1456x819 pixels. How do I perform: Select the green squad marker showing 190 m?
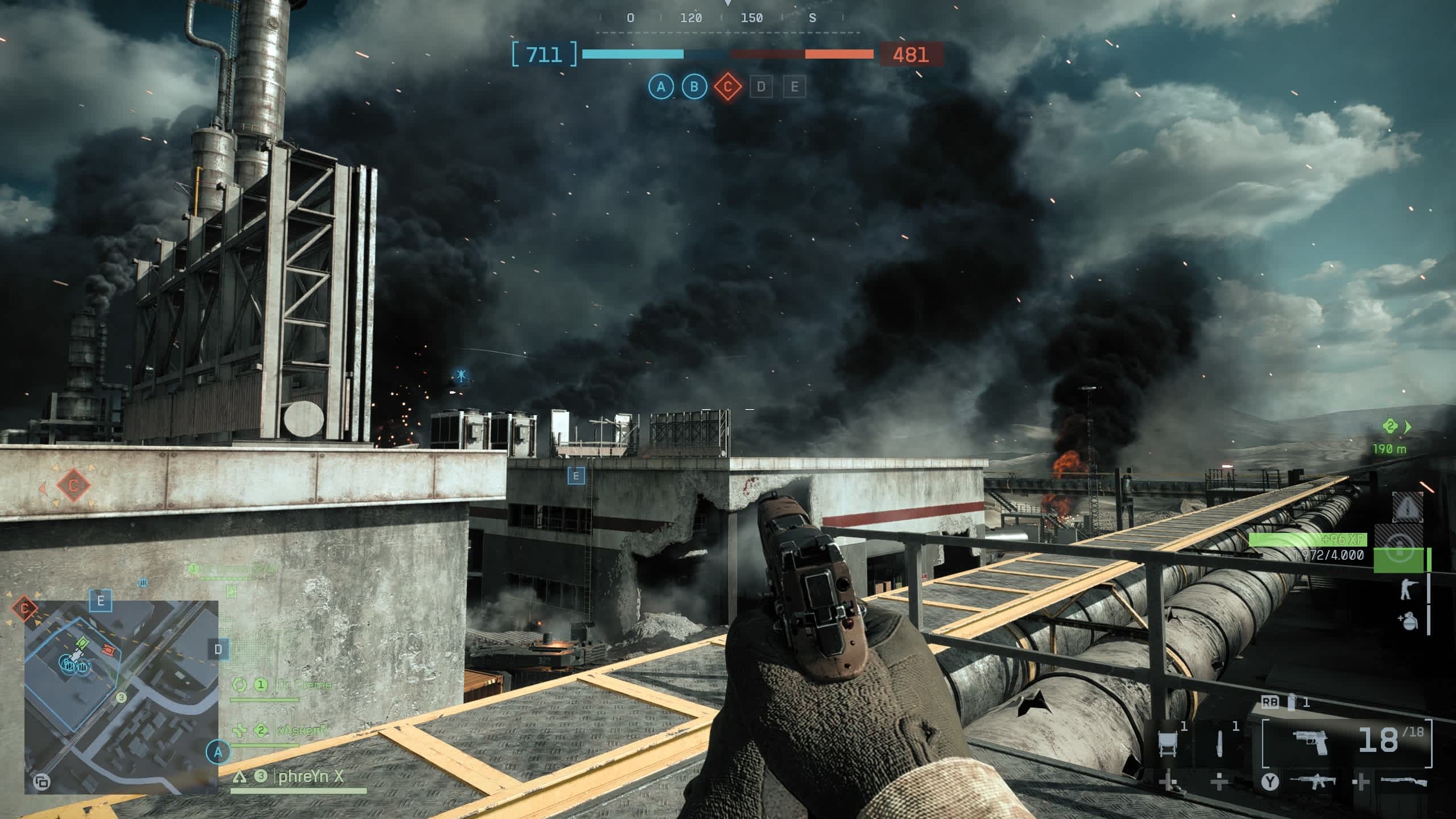(1391, 427)
